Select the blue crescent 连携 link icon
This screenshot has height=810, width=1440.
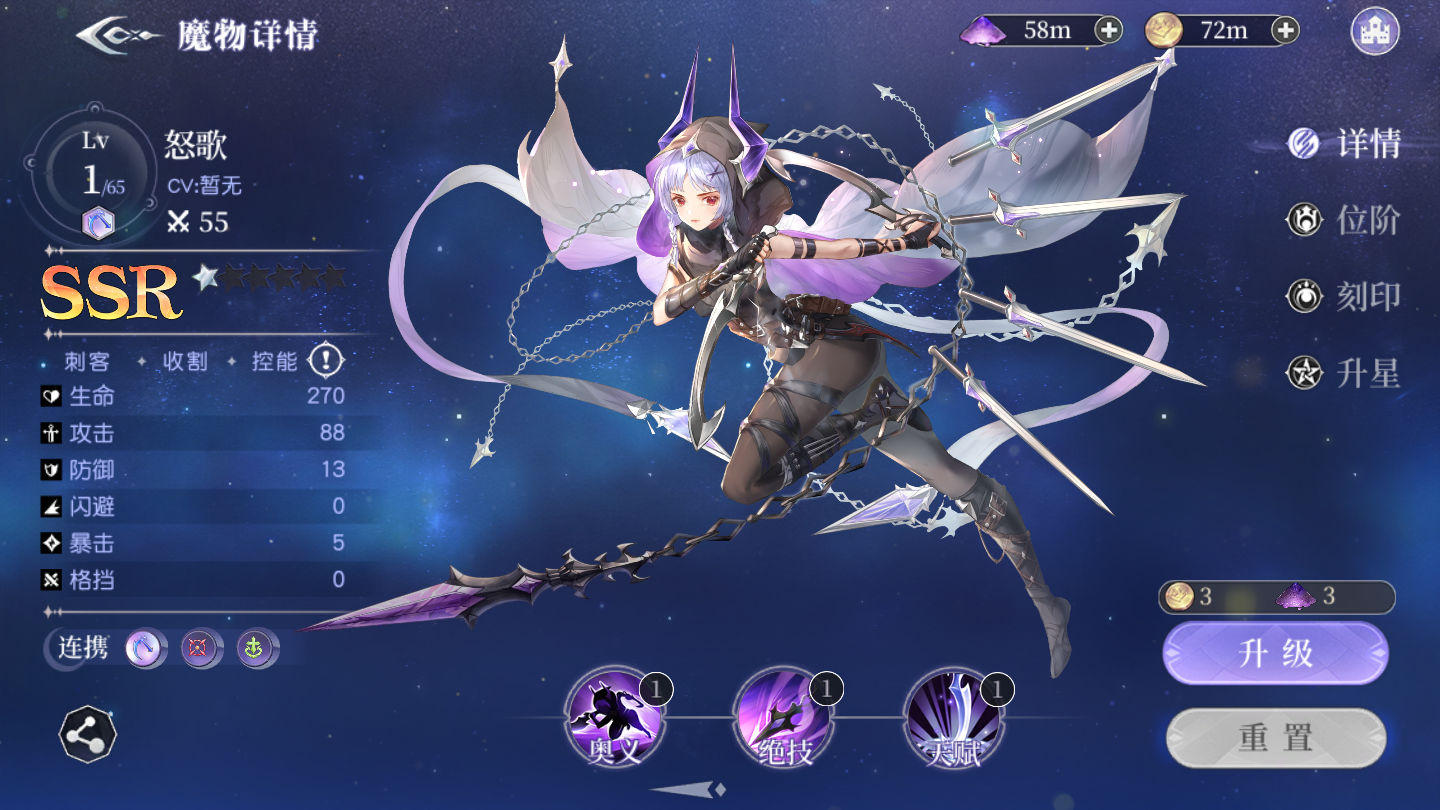pyautogui.click(x=145, y=649)
